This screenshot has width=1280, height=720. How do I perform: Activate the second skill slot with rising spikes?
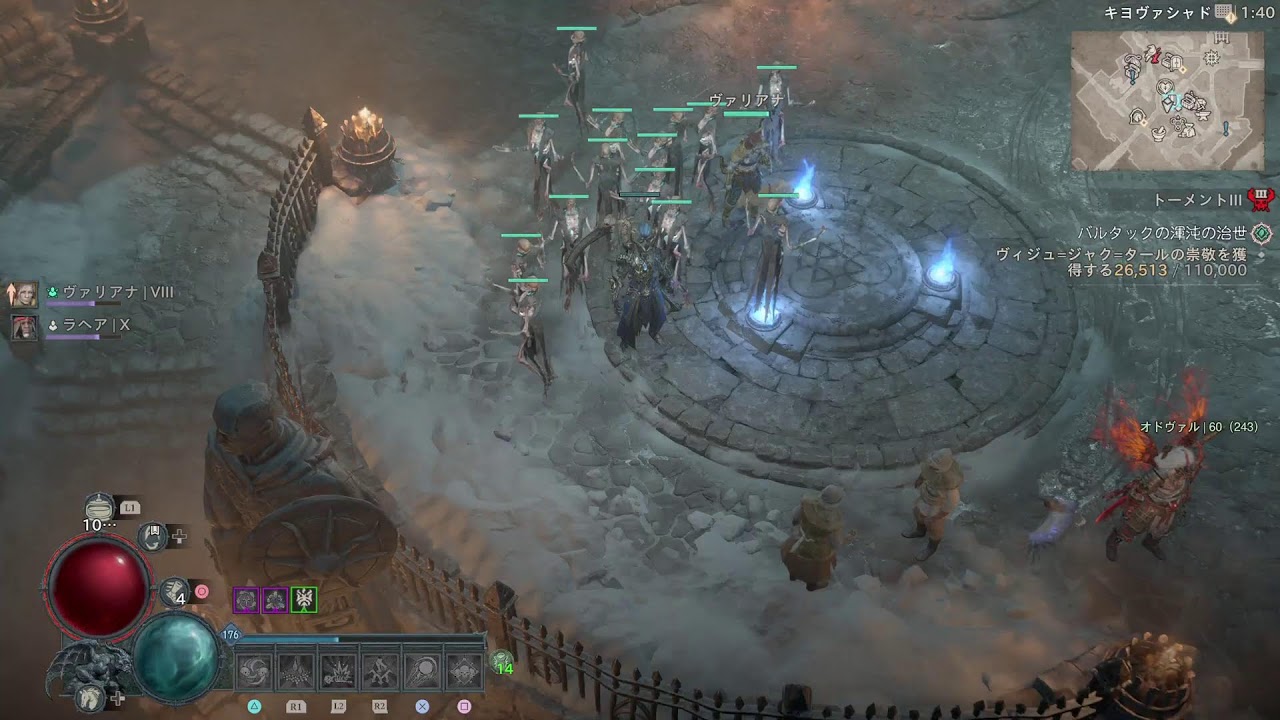click(296, 671)
